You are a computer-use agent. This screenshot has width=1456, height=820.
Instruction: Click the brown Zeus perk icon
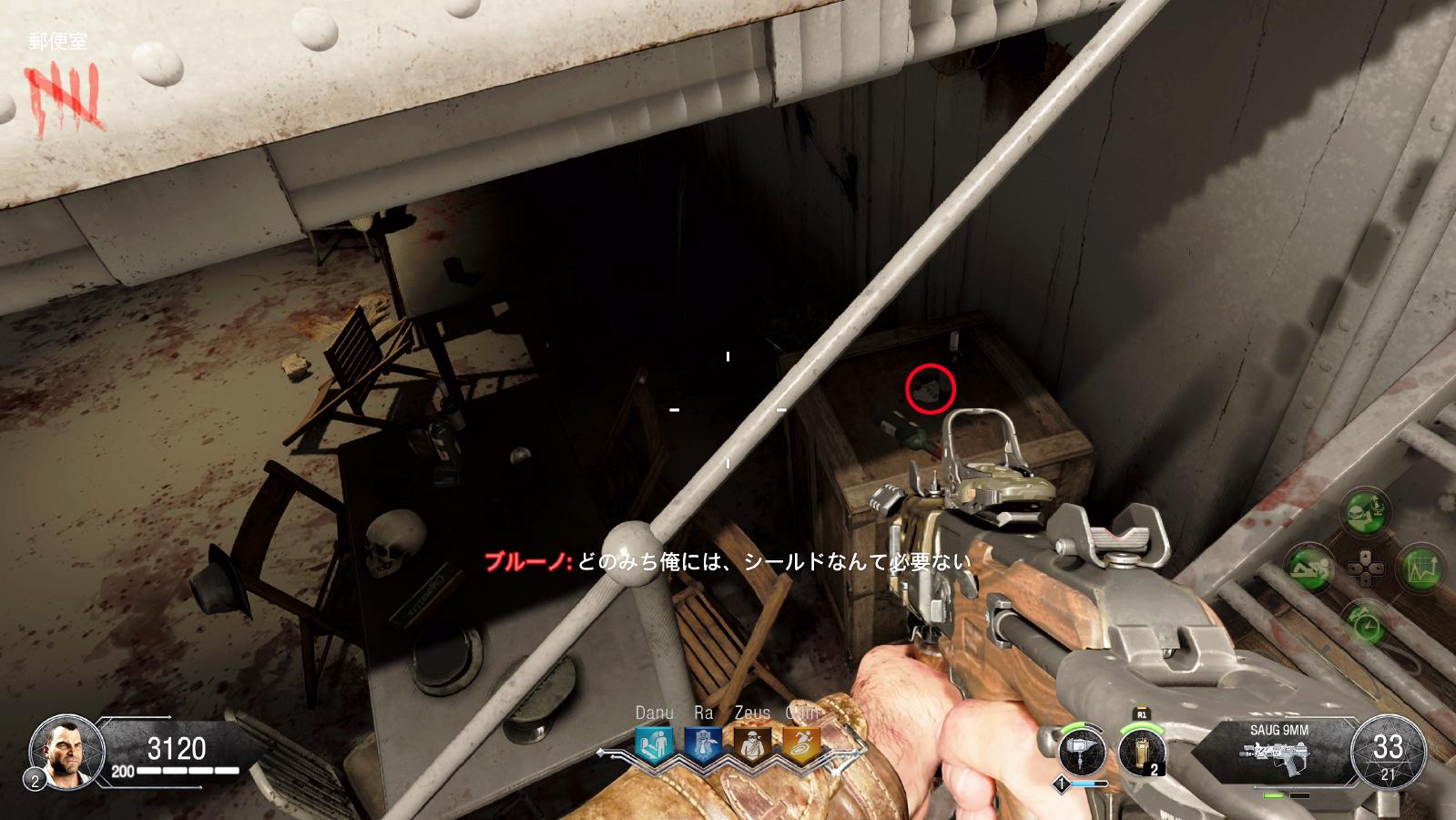(752, 745)
